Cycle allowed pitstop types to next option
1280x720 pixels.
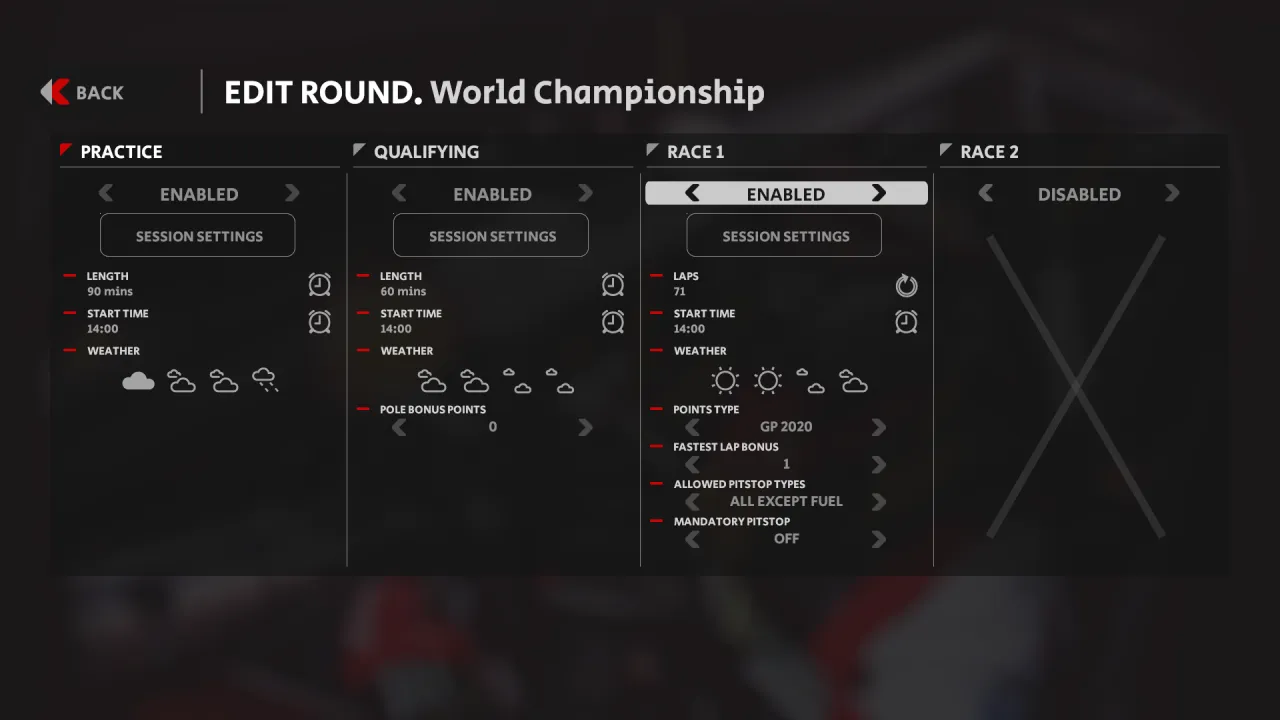(x=878, y=501)
